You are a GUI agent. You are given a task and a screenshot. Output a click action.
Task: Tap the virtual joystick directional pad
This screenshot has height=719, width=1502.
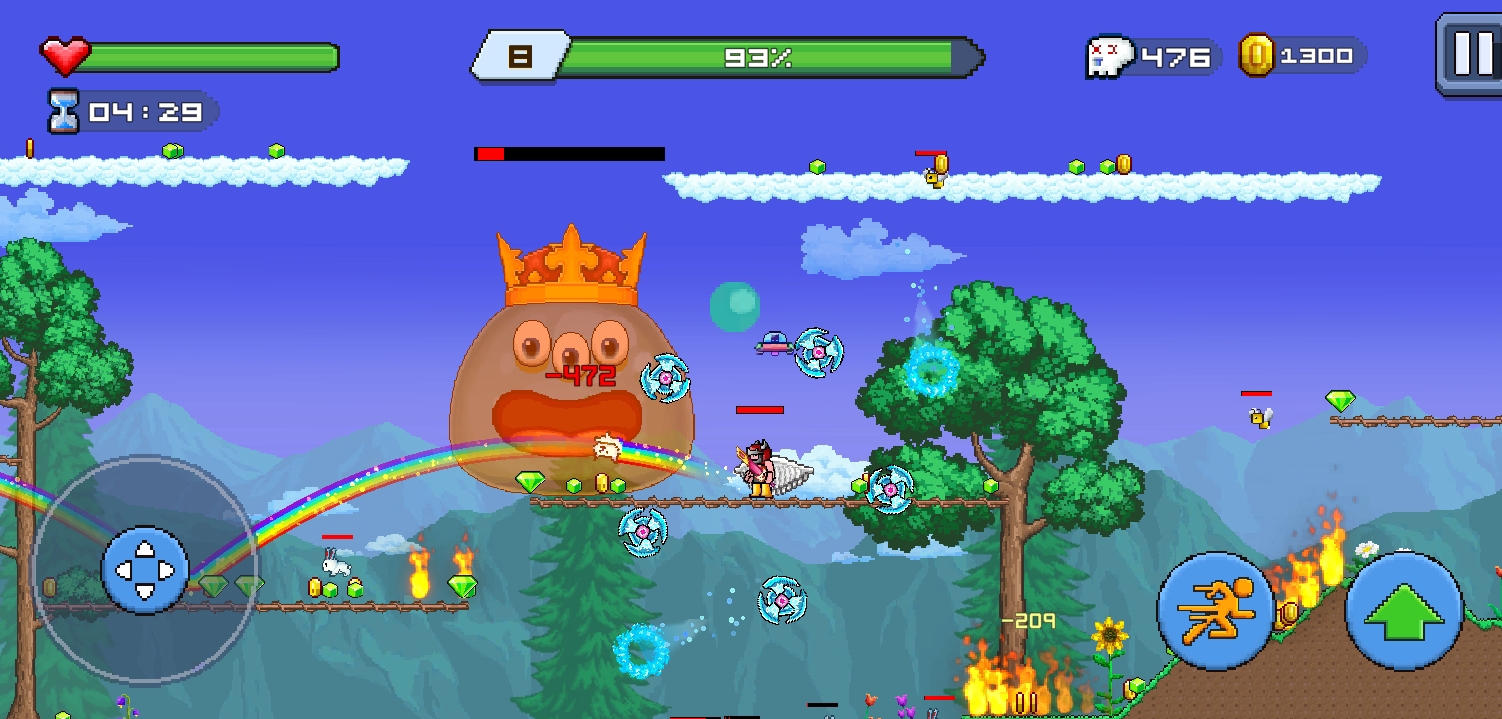[x=145, y=570]
